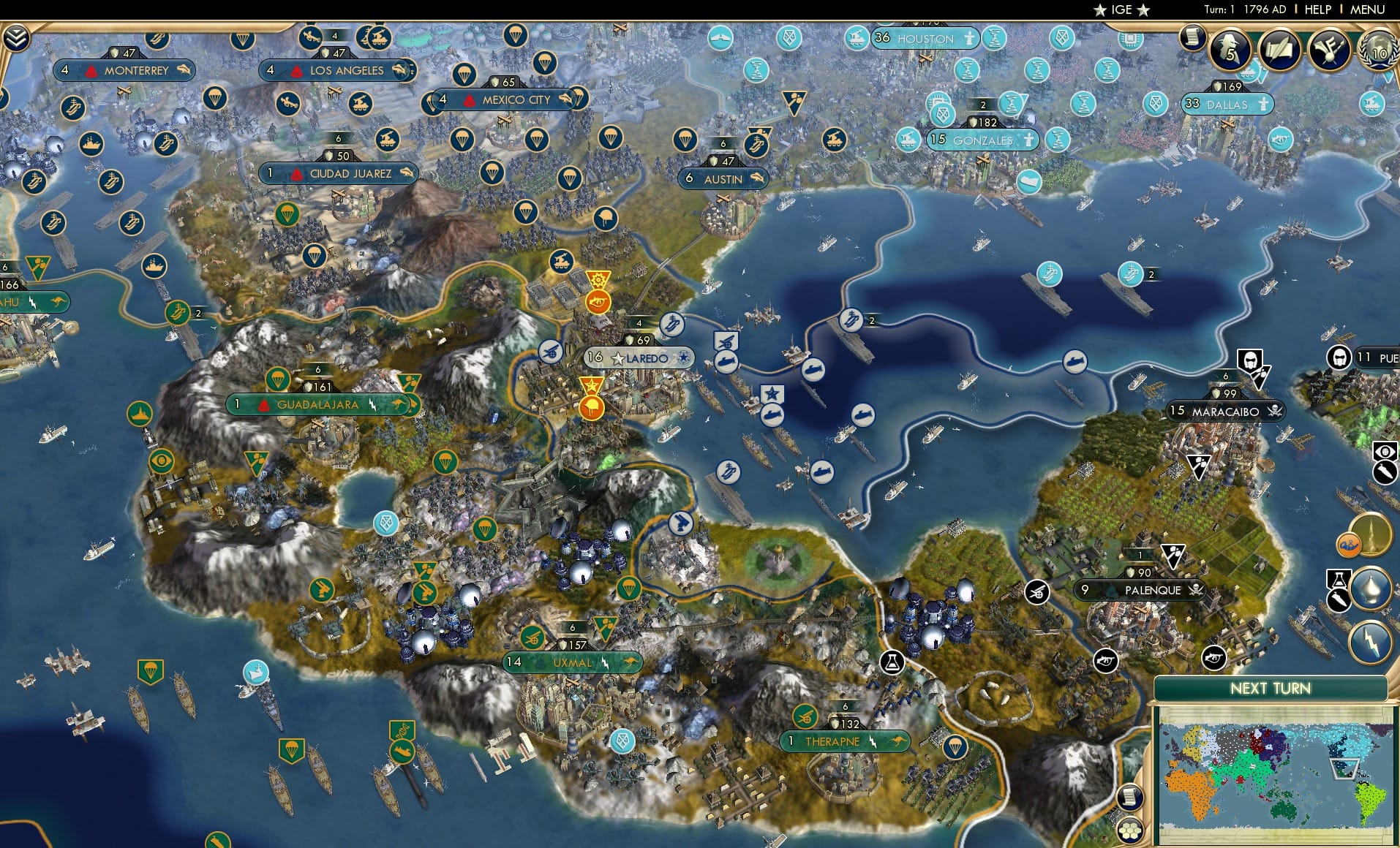Select the Laredo city banner

tap(639, 358)
